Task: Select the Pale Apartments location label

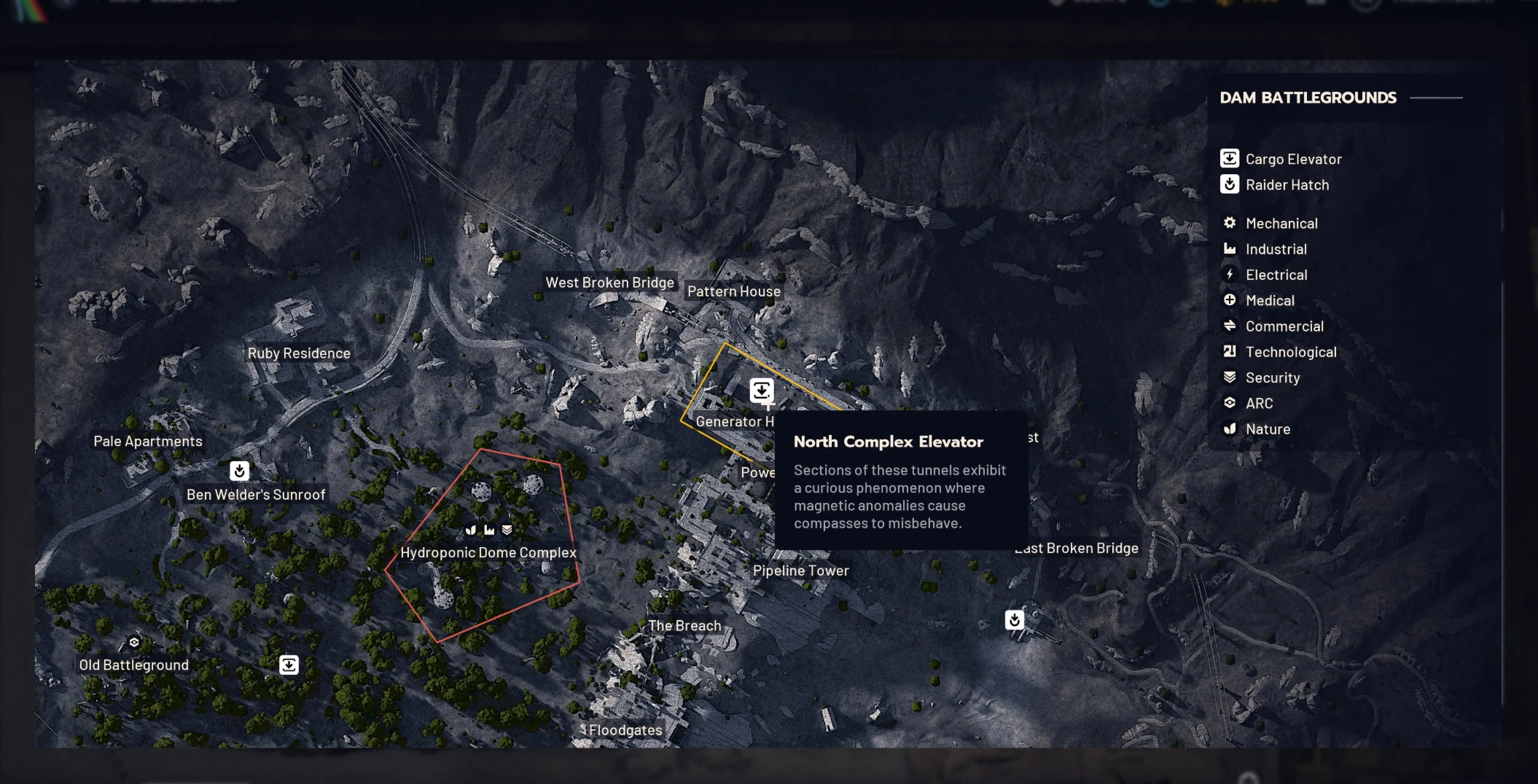Action: point(148,442)
